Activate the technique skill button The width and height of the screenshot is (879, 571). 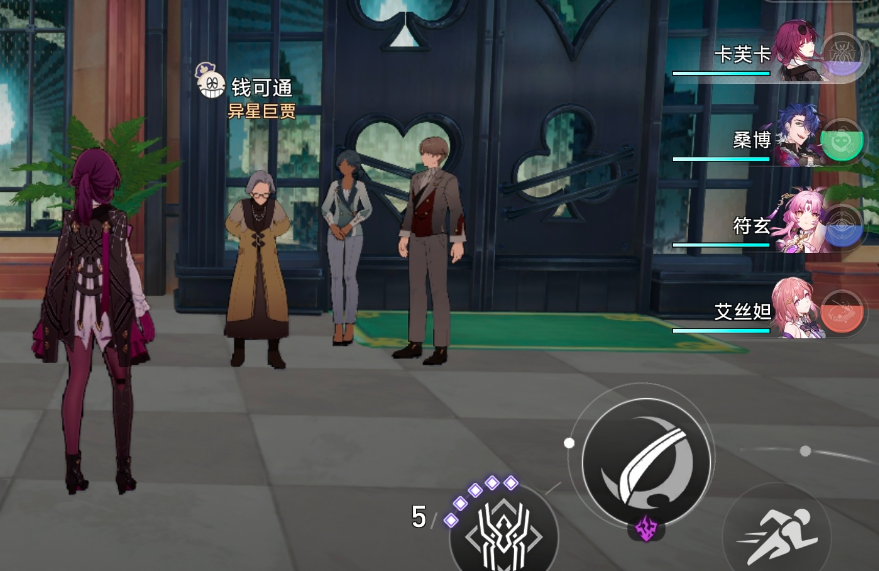tap(503, 532)
